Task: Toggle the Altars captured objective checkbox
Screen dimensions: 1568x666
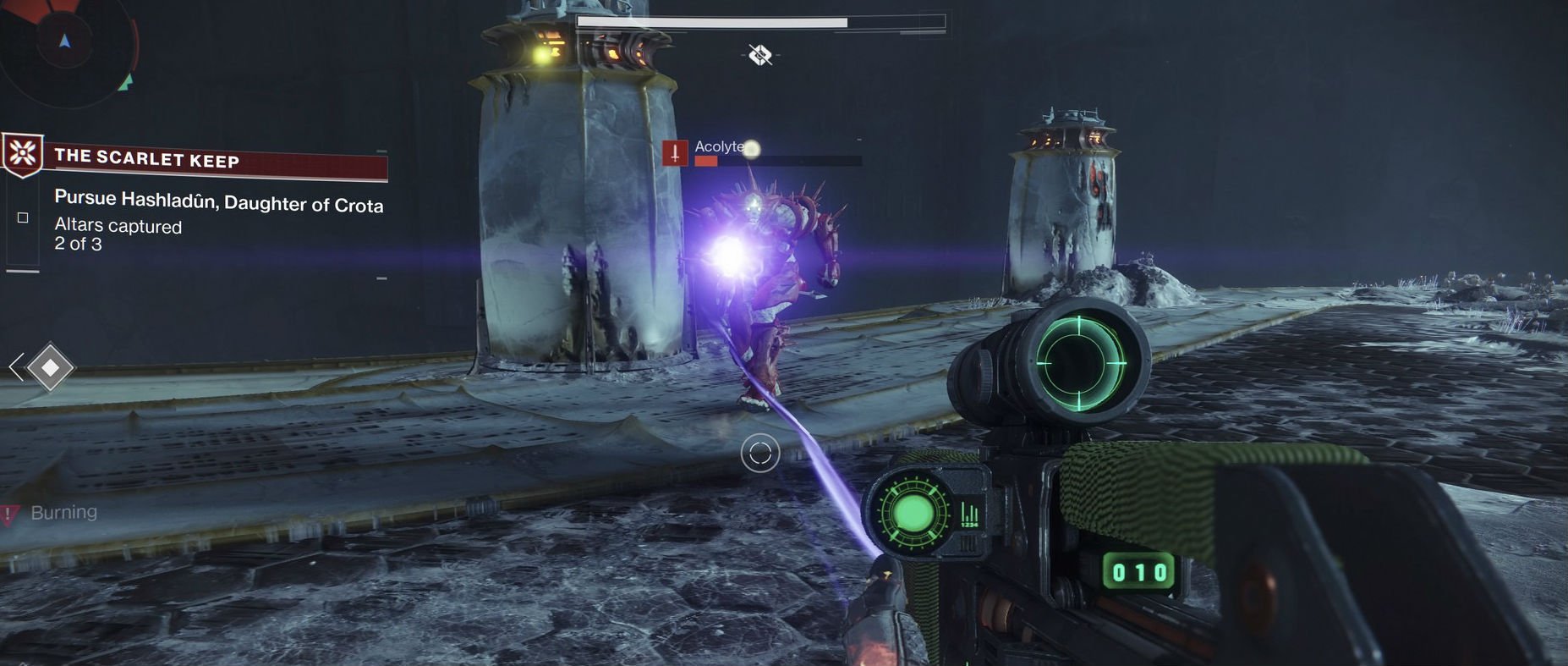Action: (23, 218)
